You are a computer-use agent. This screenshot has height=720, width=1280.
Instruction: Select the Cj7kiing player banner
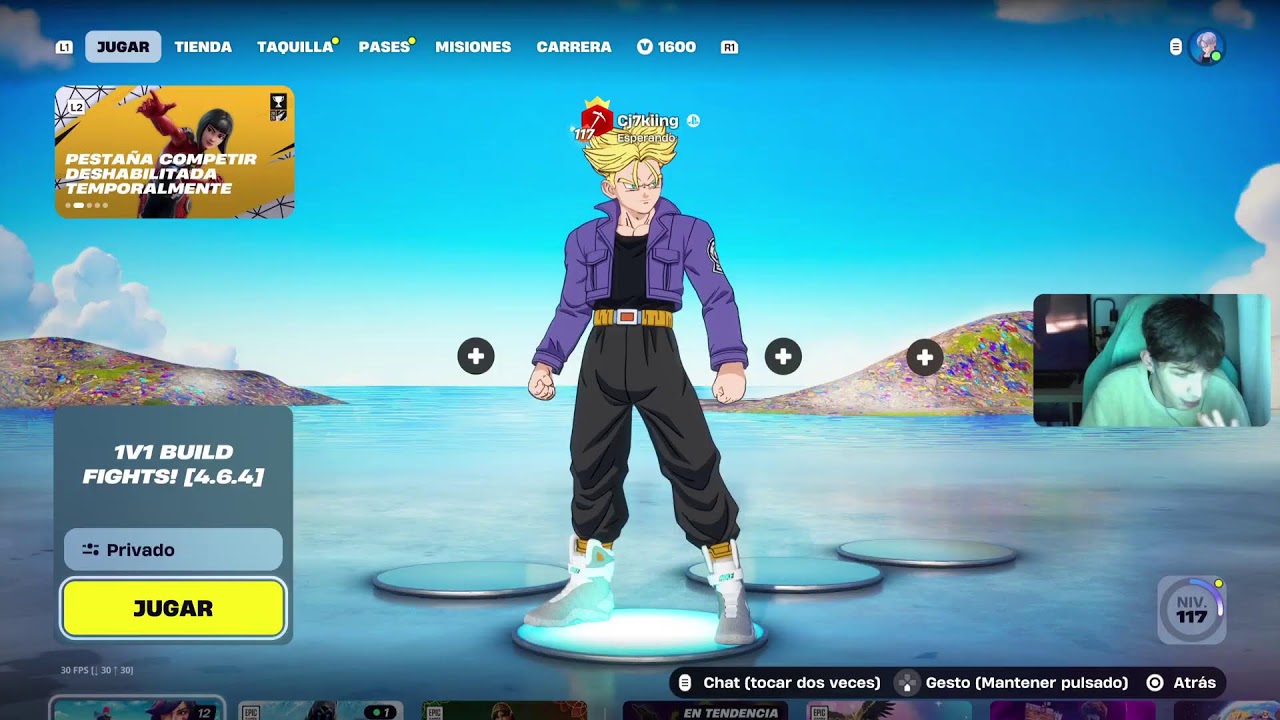[640, 122]
